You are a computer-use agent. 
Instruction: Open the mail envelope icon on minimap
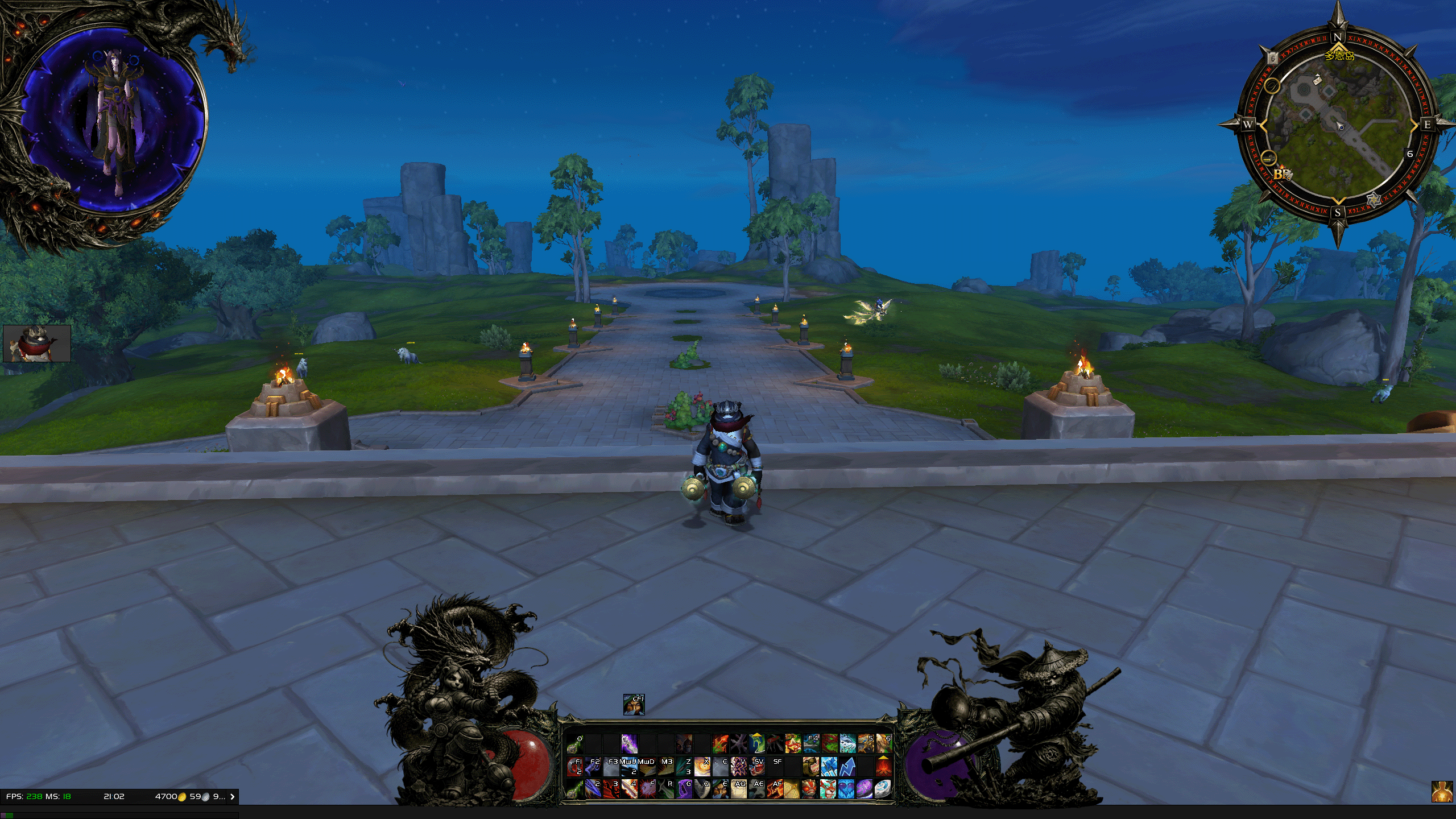coord(1317,80)
